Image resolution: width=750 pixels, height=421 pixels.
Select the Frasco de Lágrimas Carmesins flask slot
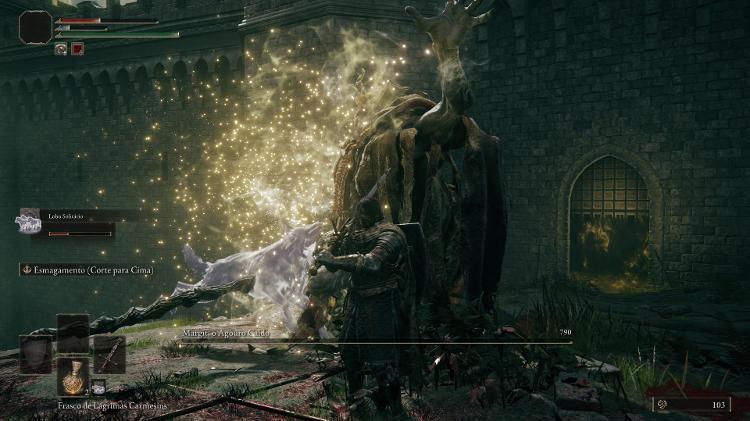[72, 378]
